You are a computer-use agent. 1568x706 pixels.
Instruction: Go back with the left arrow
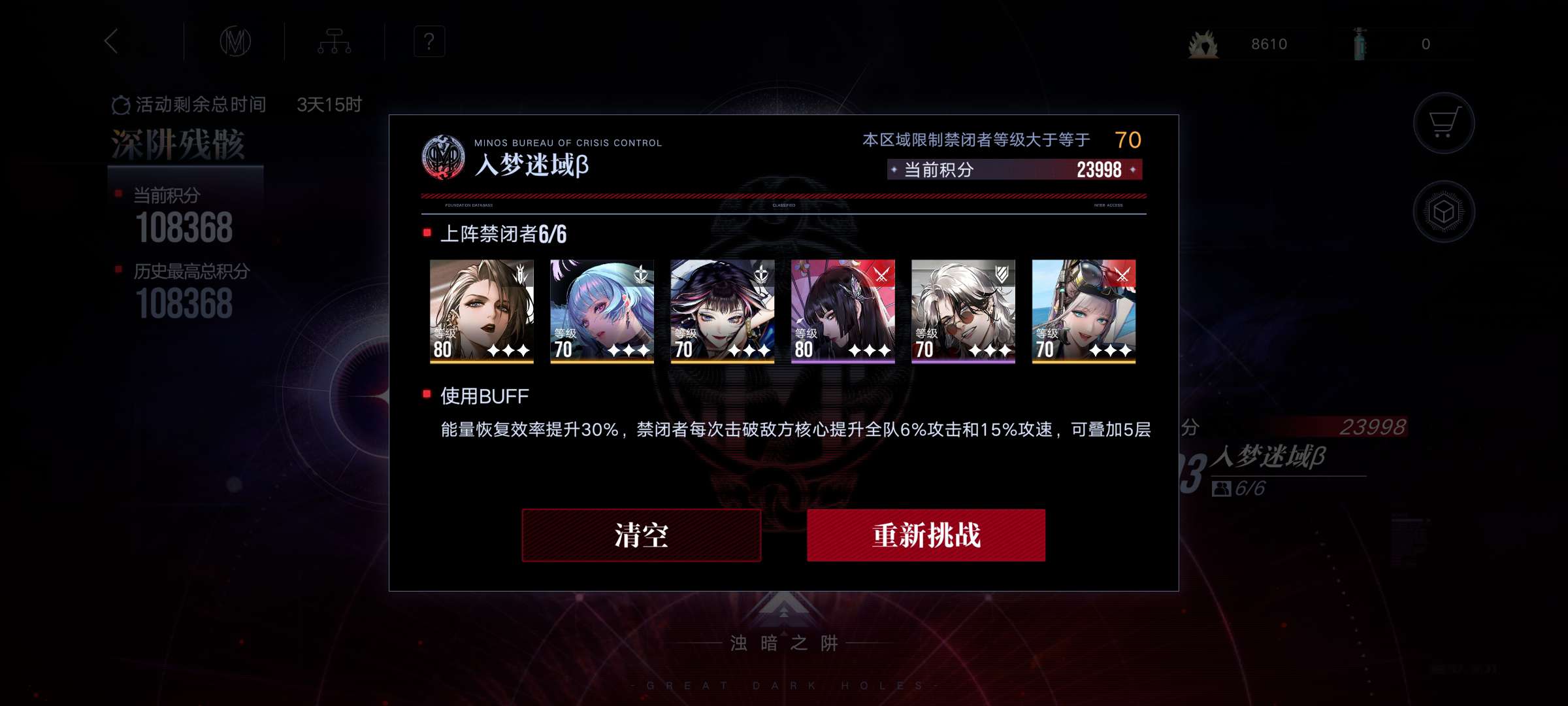[x=112, y=41]
